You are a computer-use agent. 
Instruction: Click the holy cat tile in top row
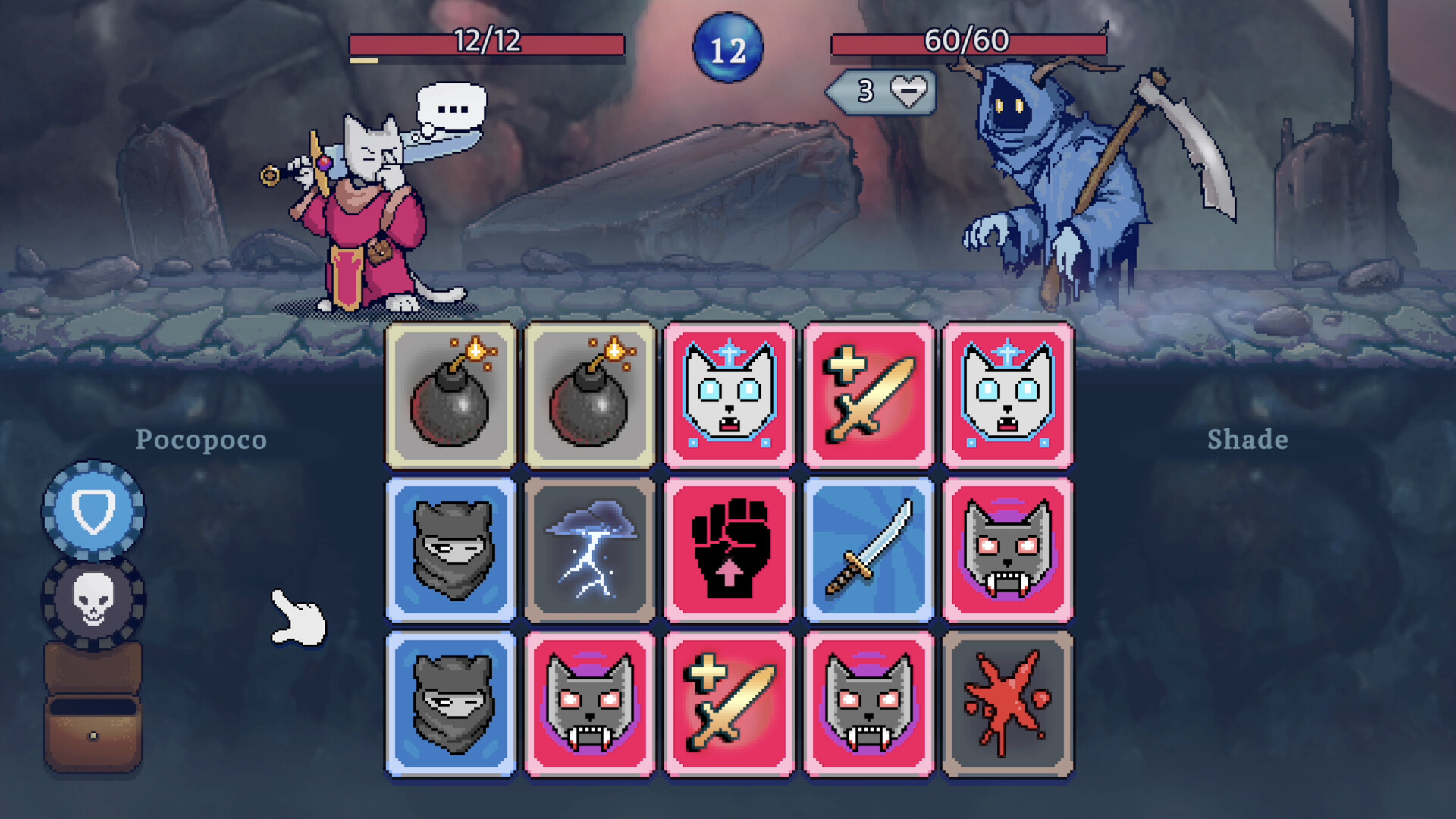coord(729,395)
